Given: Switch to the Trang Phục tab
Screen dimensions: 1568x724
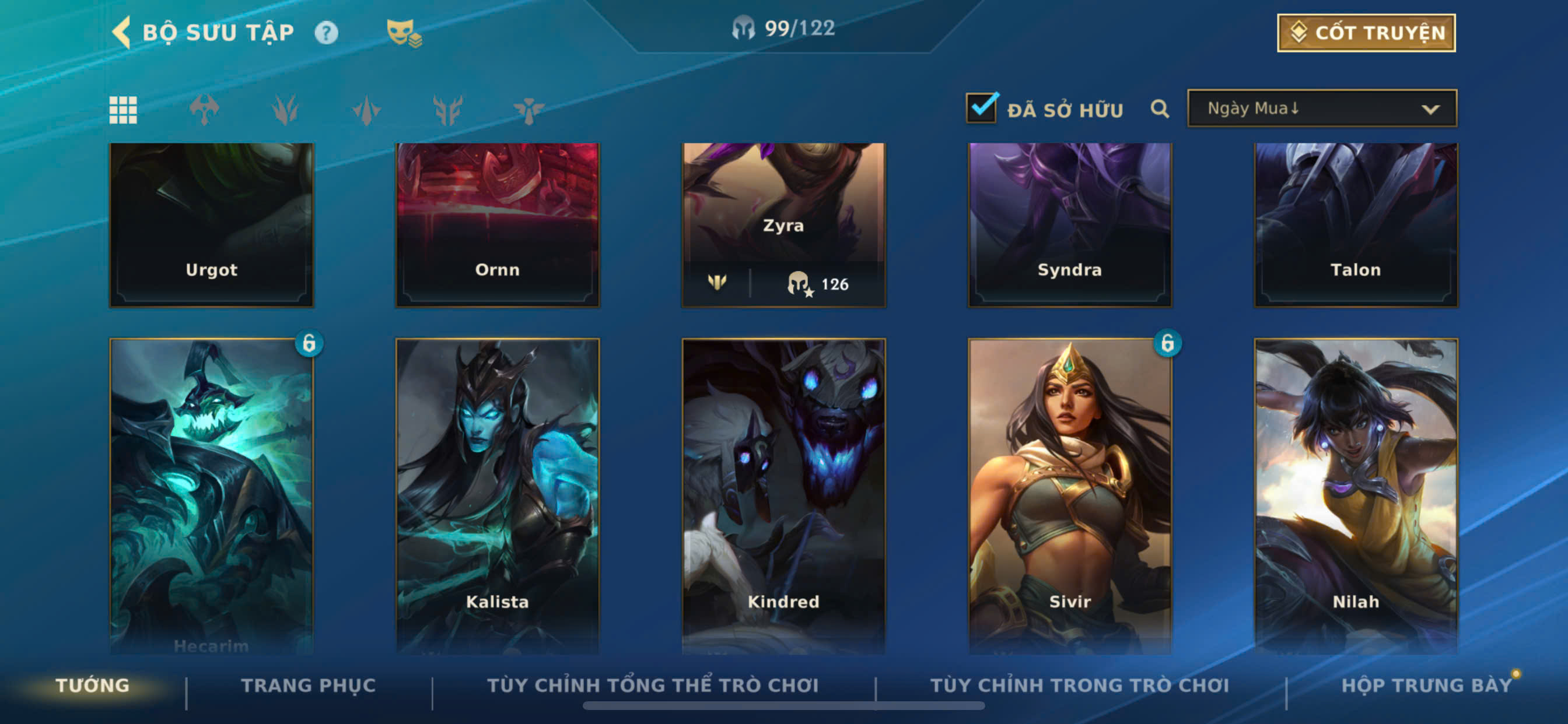Looking at the screenshot, I should point(308,686).
